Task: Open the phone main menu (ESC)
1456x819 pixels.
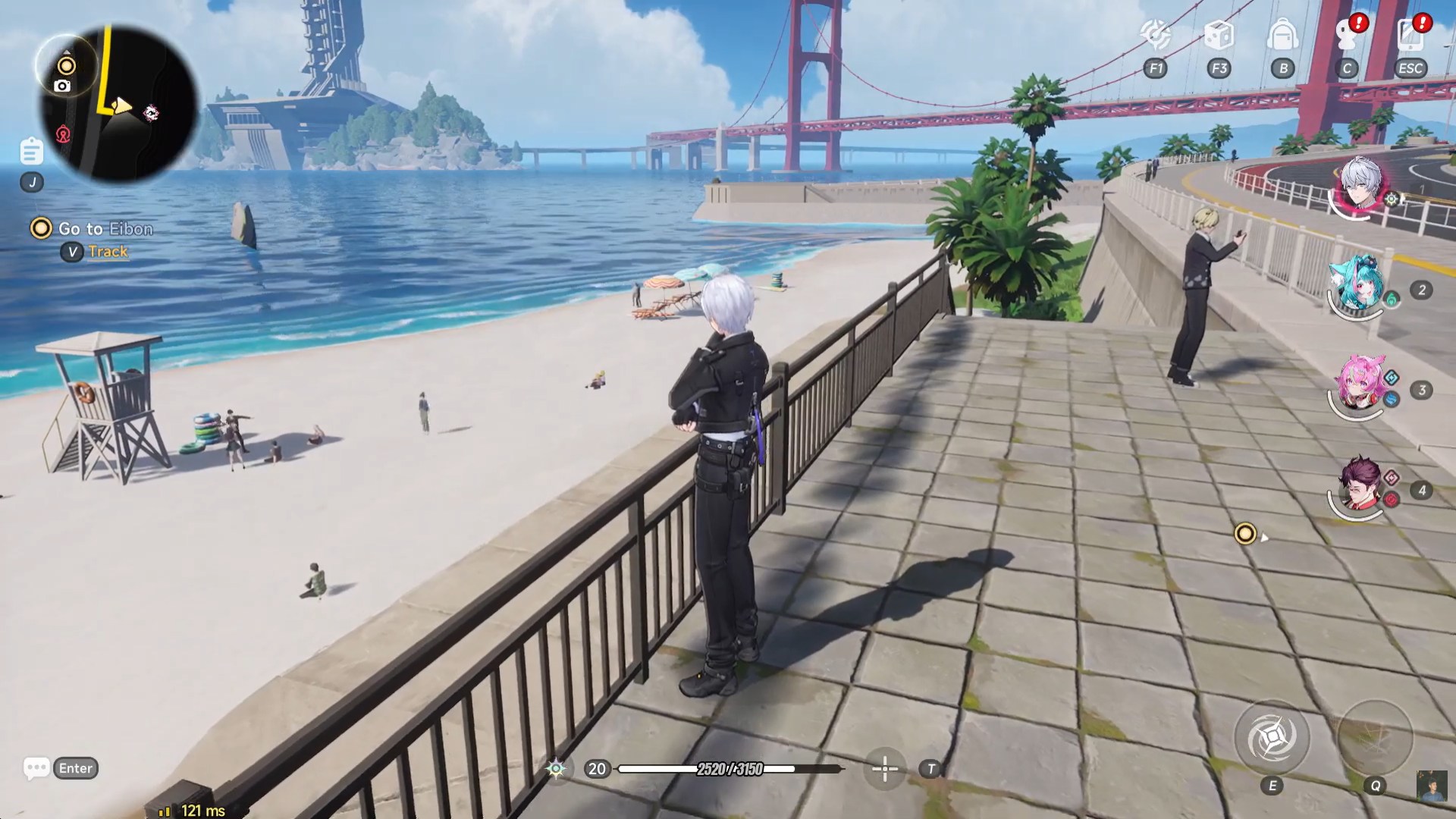Action: point(1409,34)
